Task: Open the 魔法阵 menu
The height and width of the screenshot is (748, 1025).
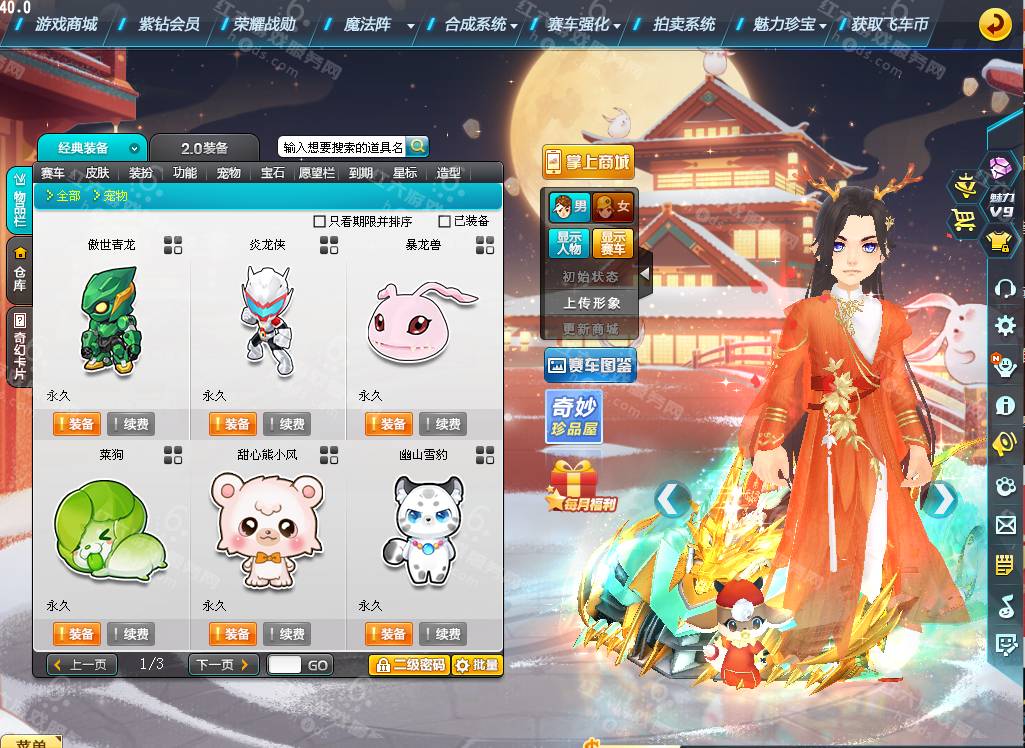Action: (368, 24)
